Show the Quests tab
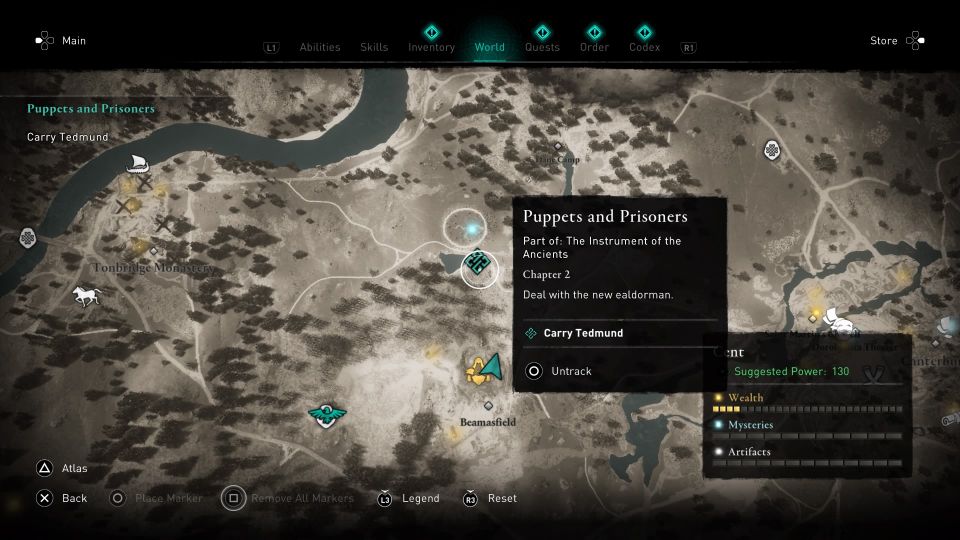Image resolution: width=960 pixels, height=540 pixels. [542, 47]
